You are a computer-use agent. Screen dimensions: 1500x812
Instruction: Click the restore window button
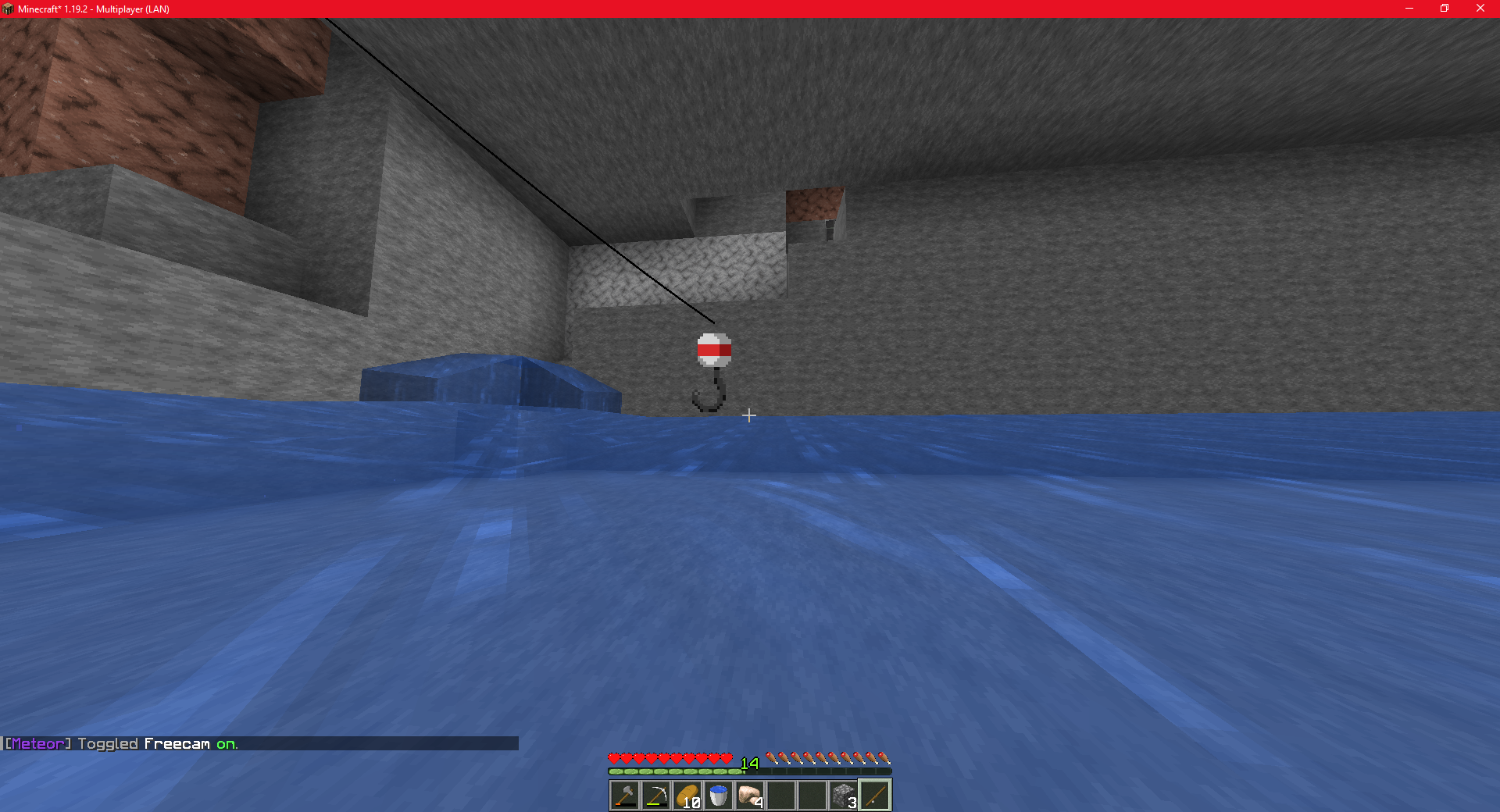tap(1444, 9)
